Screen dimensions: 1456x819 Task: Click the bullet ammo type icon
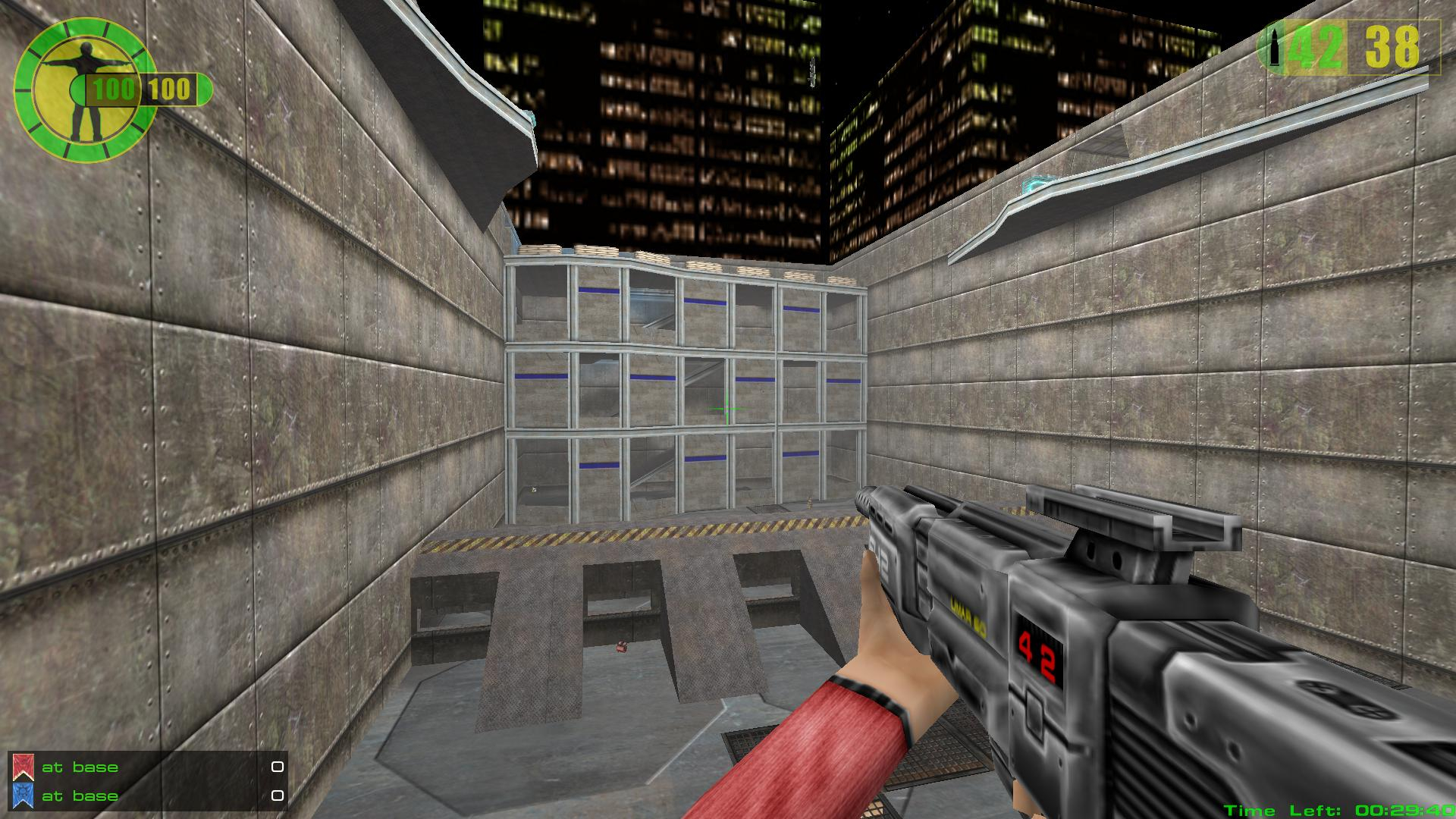[x=1275, y=47]
